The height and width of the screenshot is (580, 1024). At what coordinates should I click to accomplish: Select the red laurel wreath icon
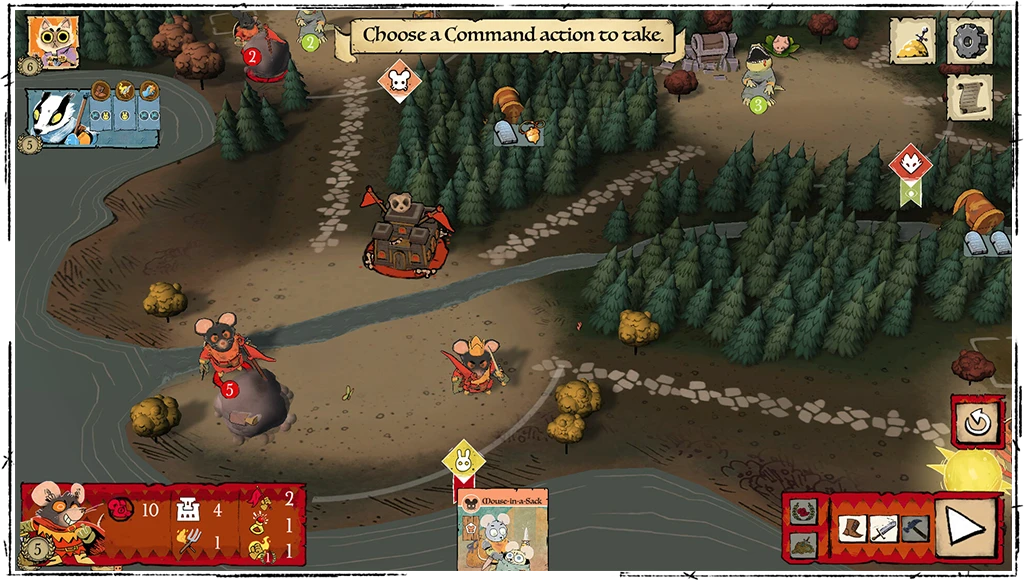coord(804,512)
